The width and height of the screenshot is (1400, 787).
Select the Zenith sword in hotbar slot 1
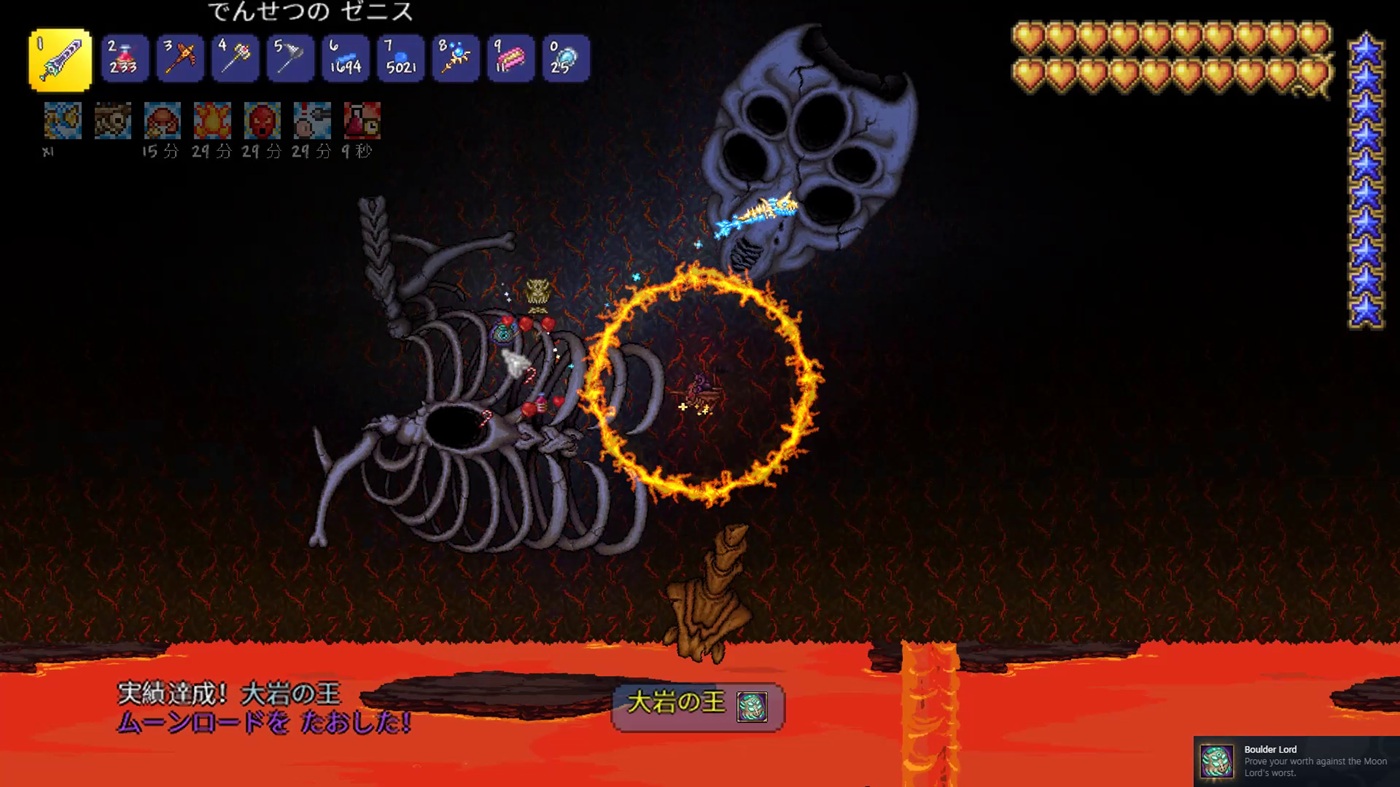coord(60,60)
